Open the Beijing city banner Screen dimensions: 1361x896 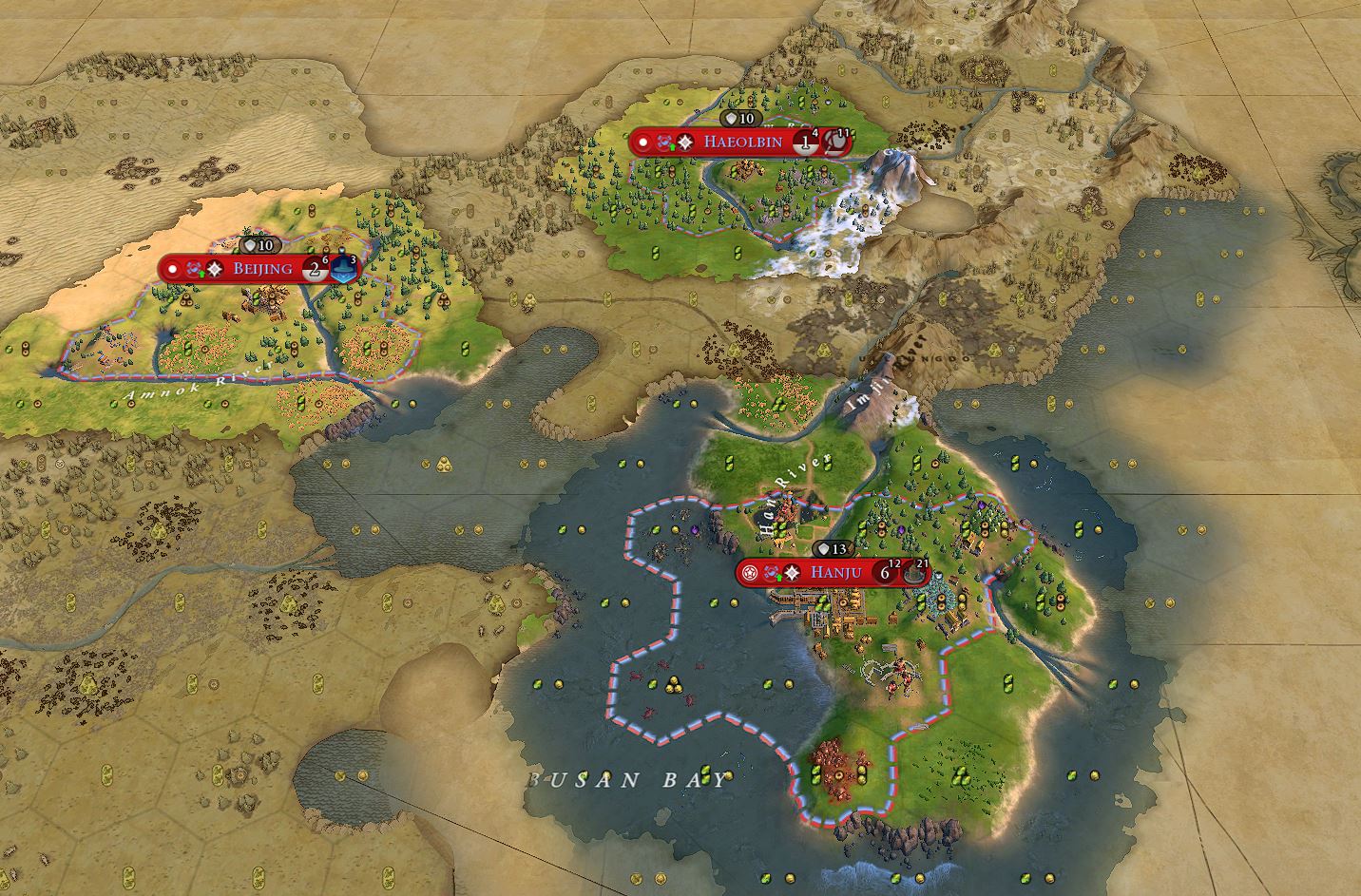(x=261, y=269)
